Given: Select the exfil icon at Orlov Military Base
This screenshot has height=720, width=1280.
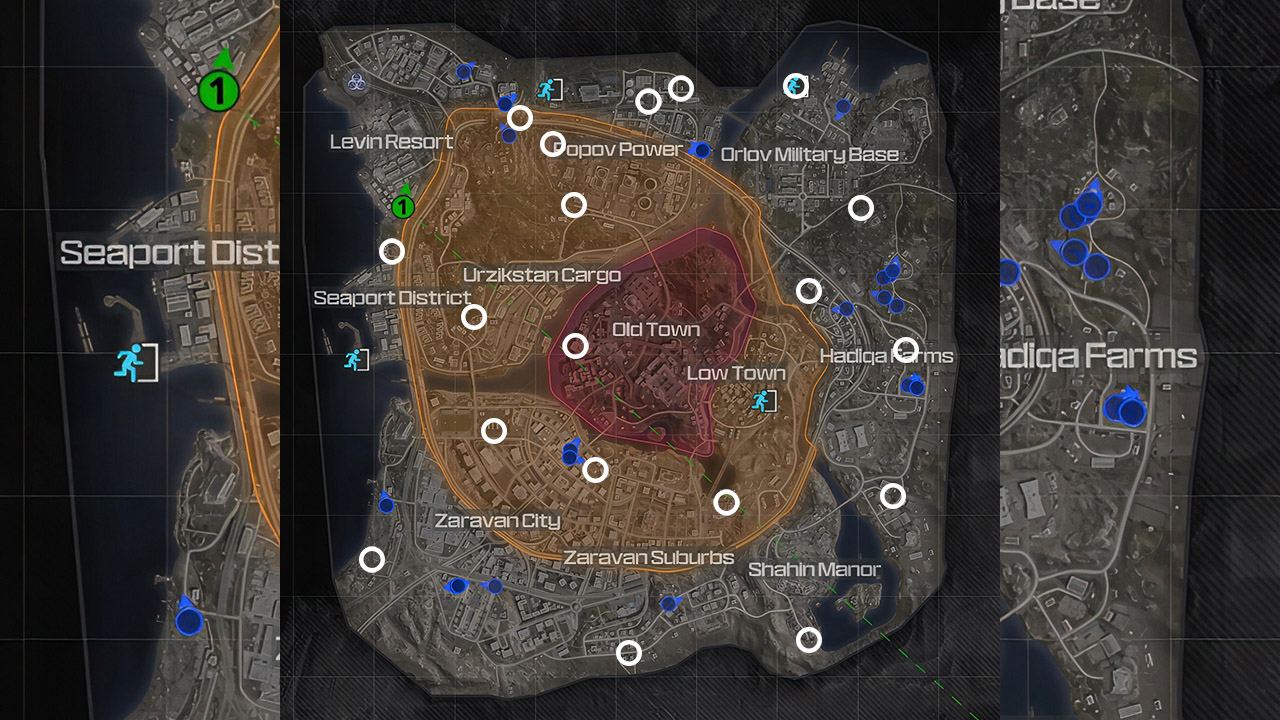Looking at the screenshot, I should 795,85.
